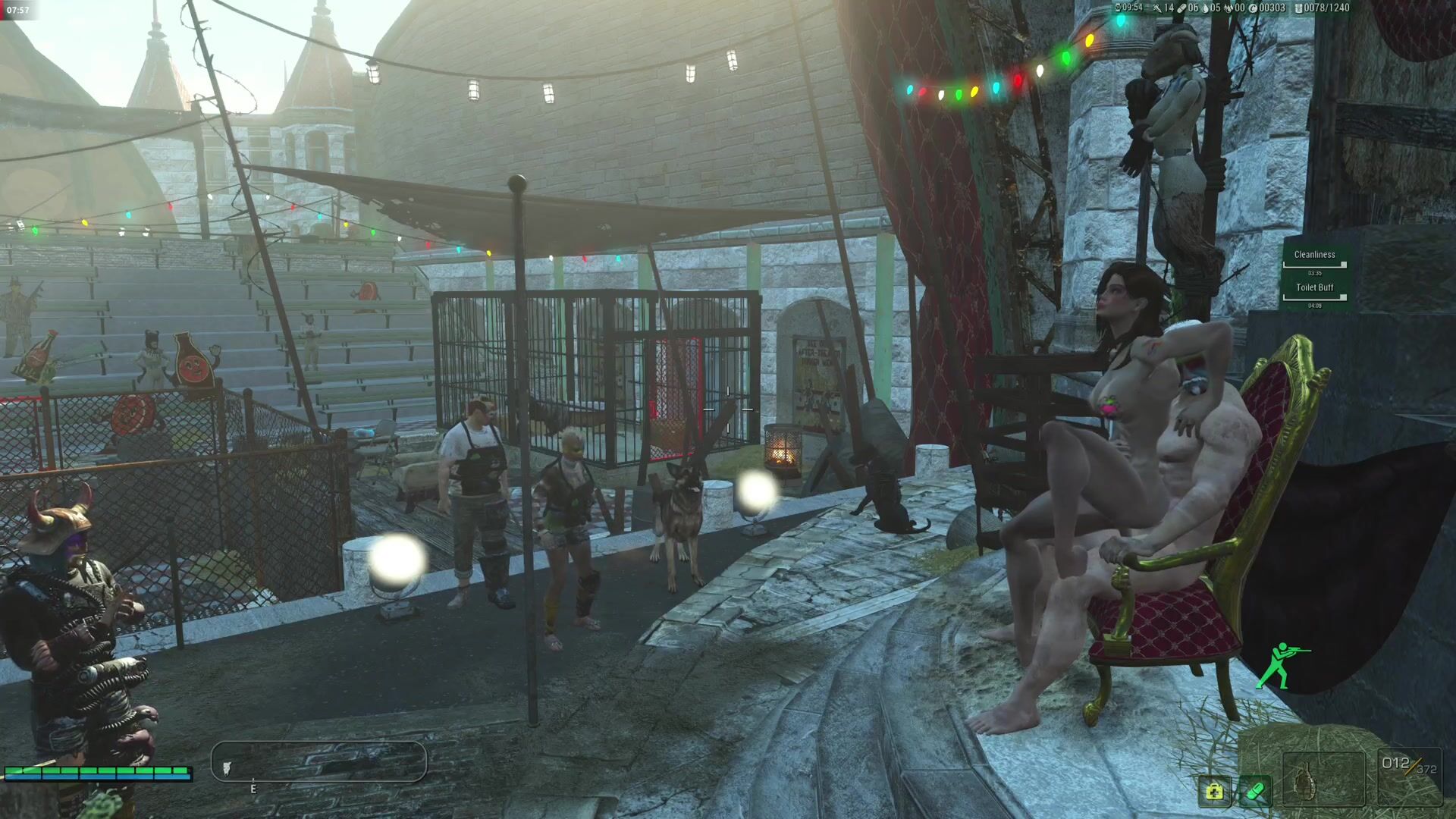1456x819 pixels.
Task: Click the green sneaking soldier stance icon
Action: pyautogui.click(x=1282, y=665)
